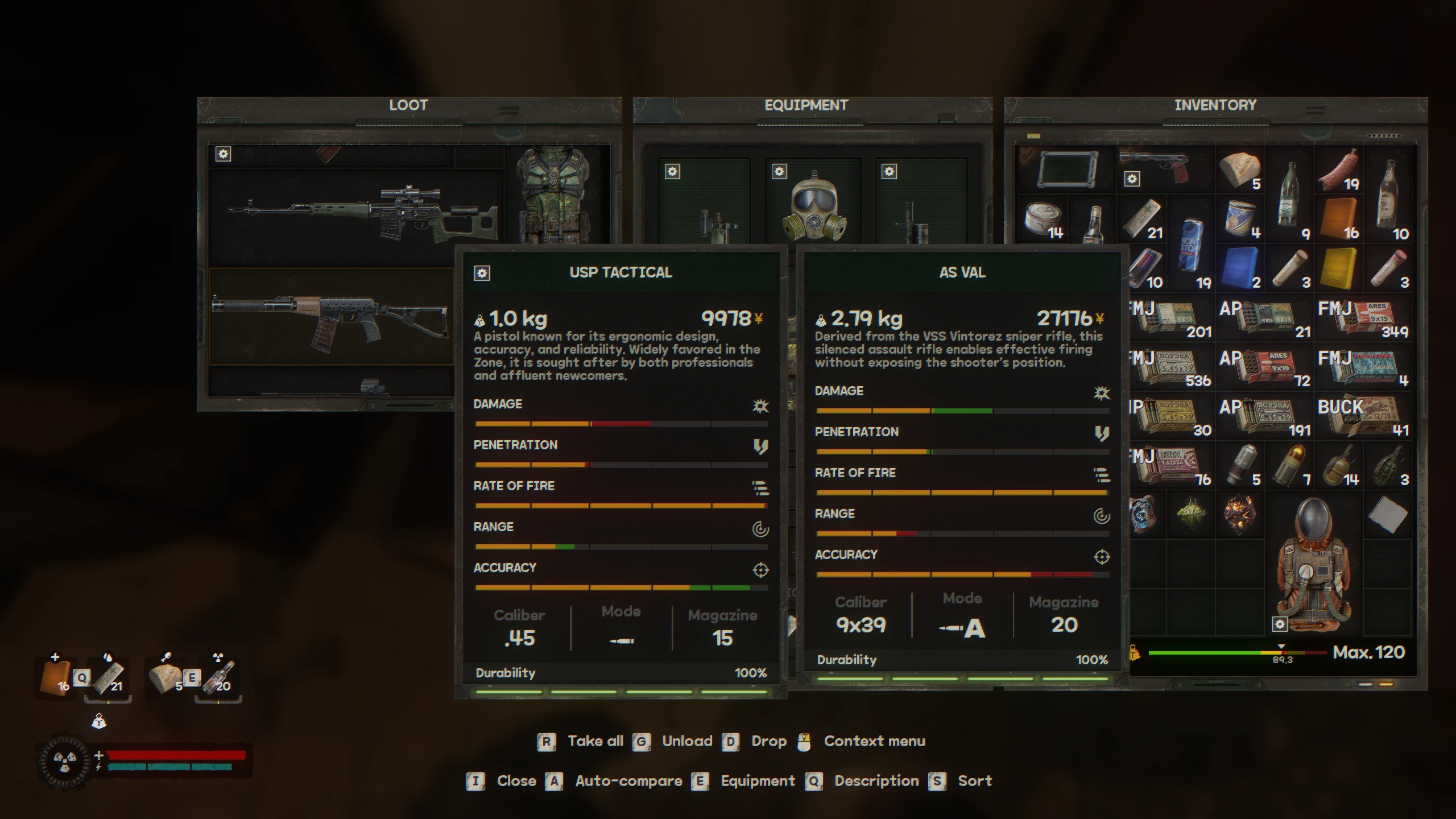The image size is (1456, 819).
Task: Click the canned food stack of 14
Action: coord(1044,220)
